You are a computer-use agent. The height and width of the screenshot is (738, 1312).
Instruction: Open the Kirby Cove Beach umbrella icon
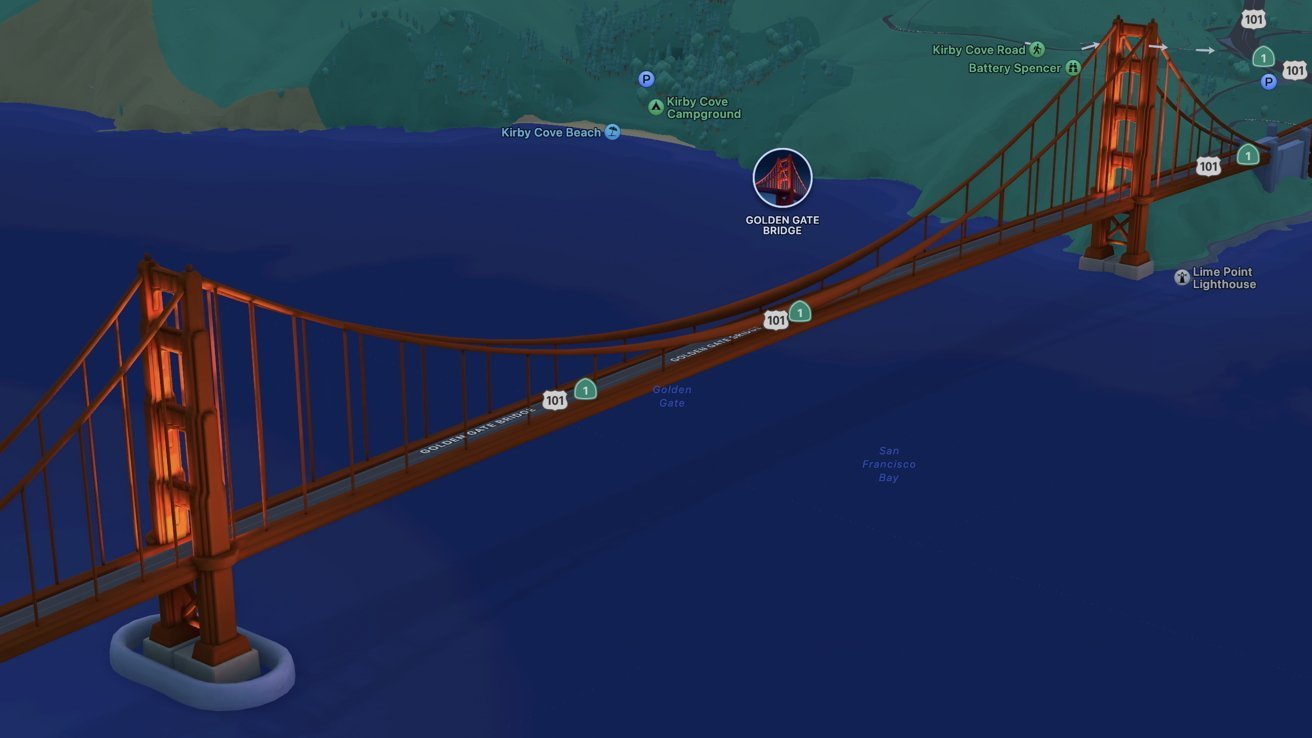[611, 131]
